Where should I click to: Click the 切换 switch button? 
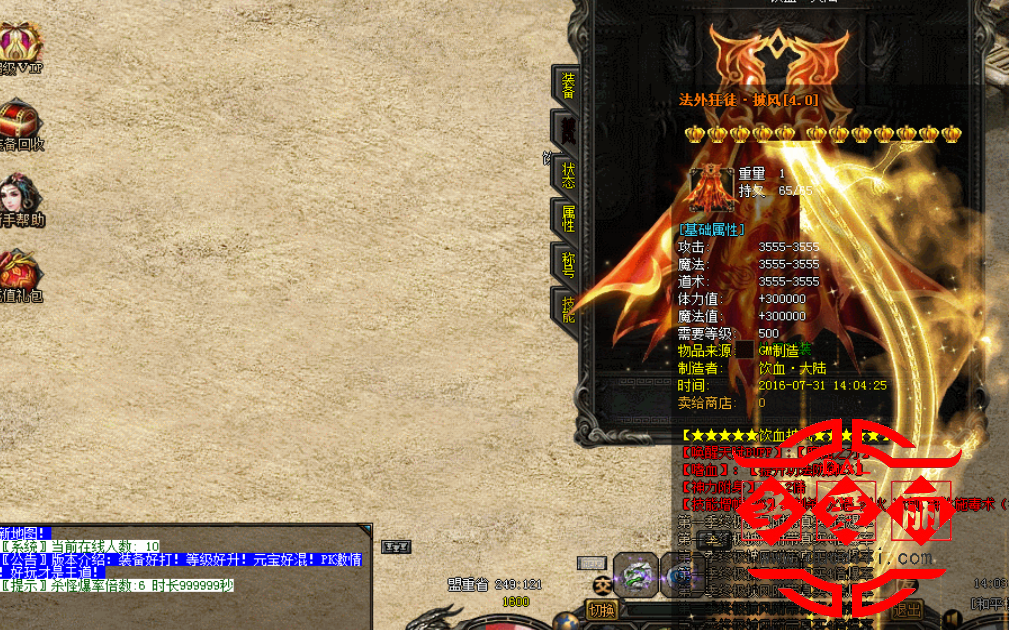601,610
